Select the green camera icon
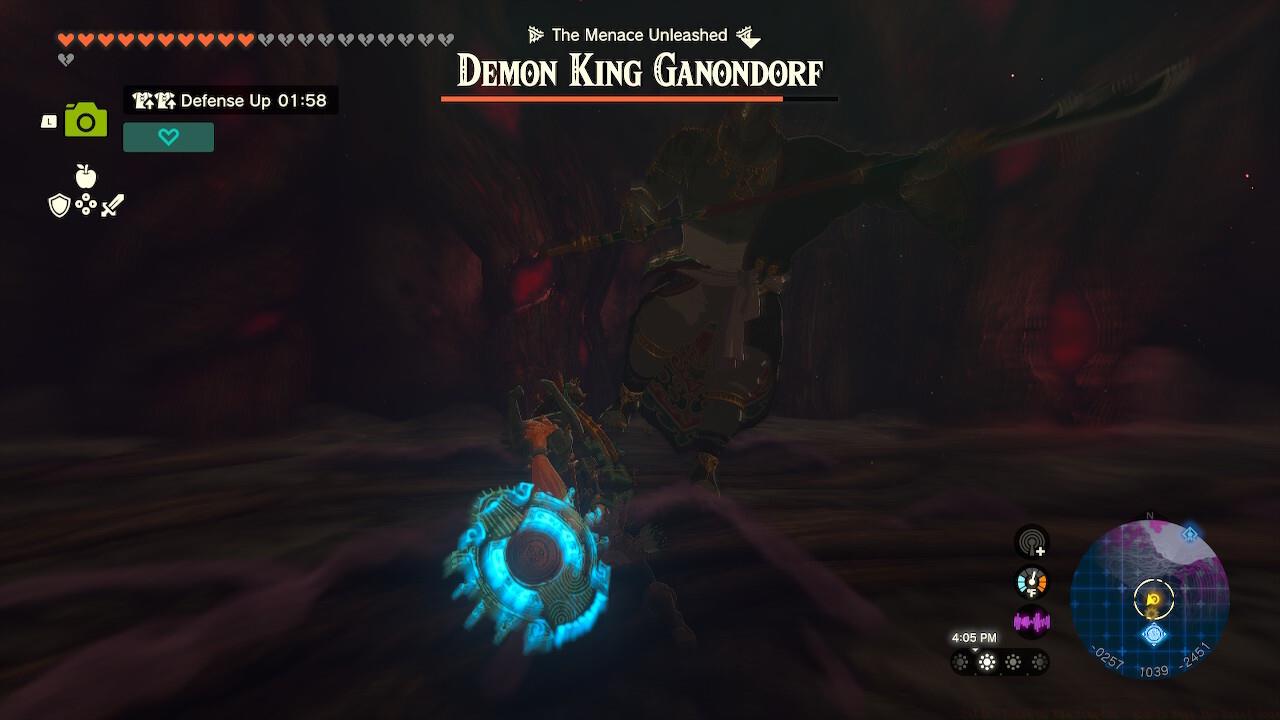This screenshot has height=720, width=1280. (x=86, y=120)
